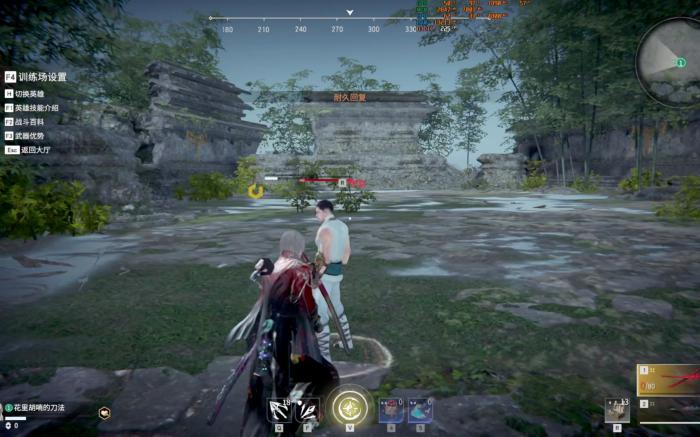The height and width of the screenshot is (437, 700).
Task: Use the blue consumable item slot
Action: 420,410
